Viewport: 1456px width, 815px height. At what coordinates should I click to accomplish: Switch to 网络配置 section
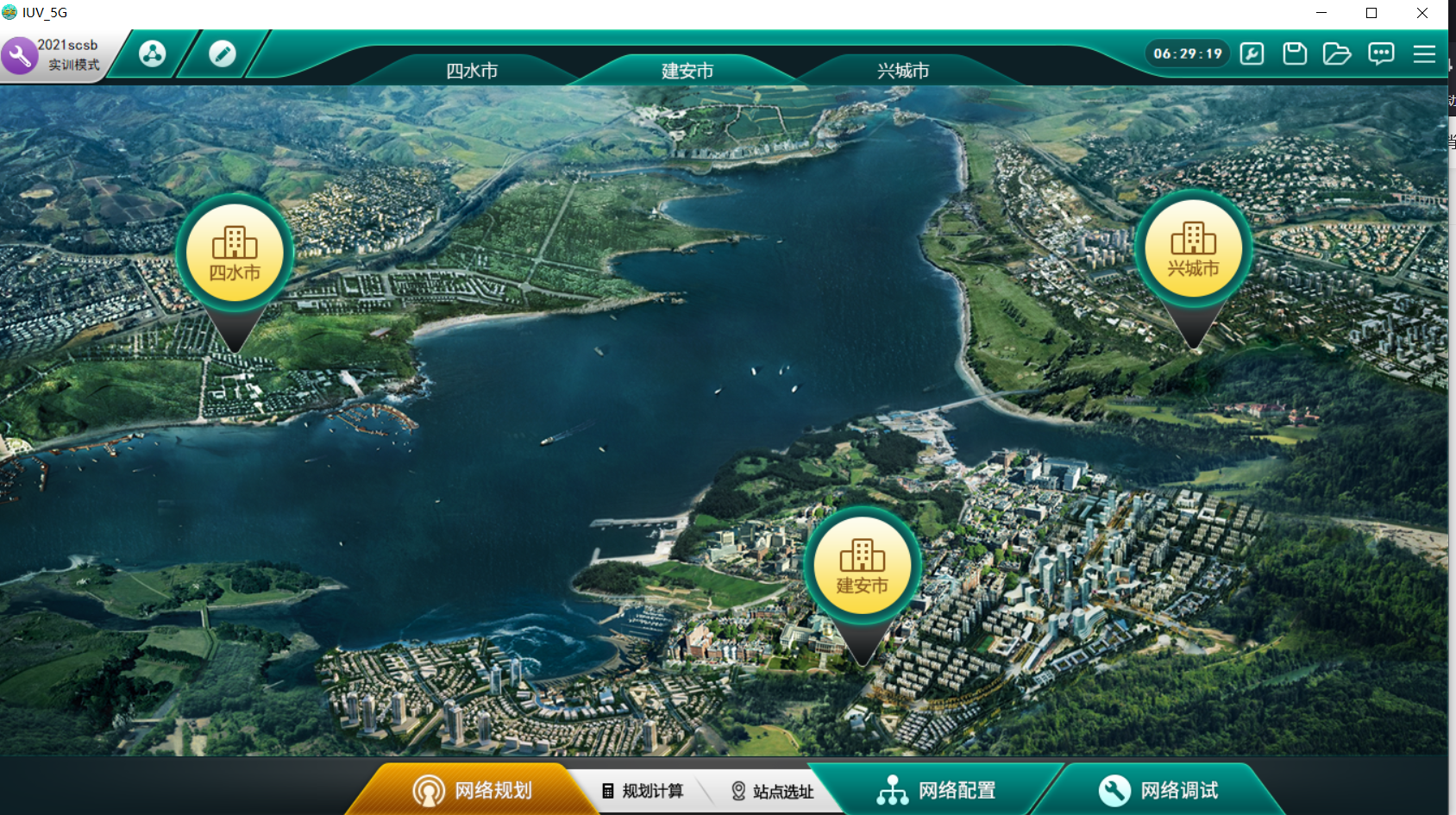tap(937, 790)
